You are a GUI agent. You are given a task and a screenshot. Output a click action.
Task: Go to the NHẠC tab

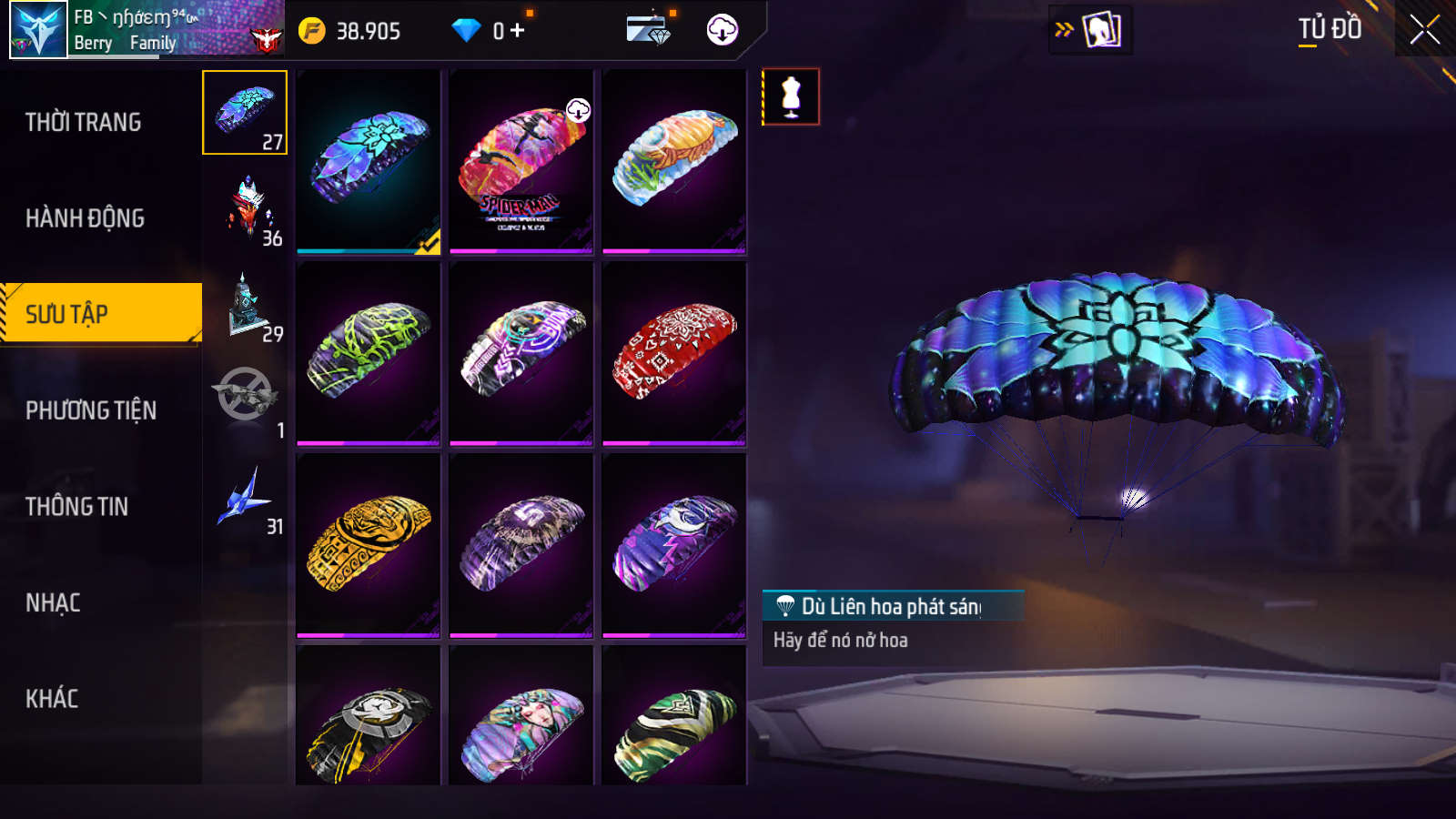click(x=53, y=602)
